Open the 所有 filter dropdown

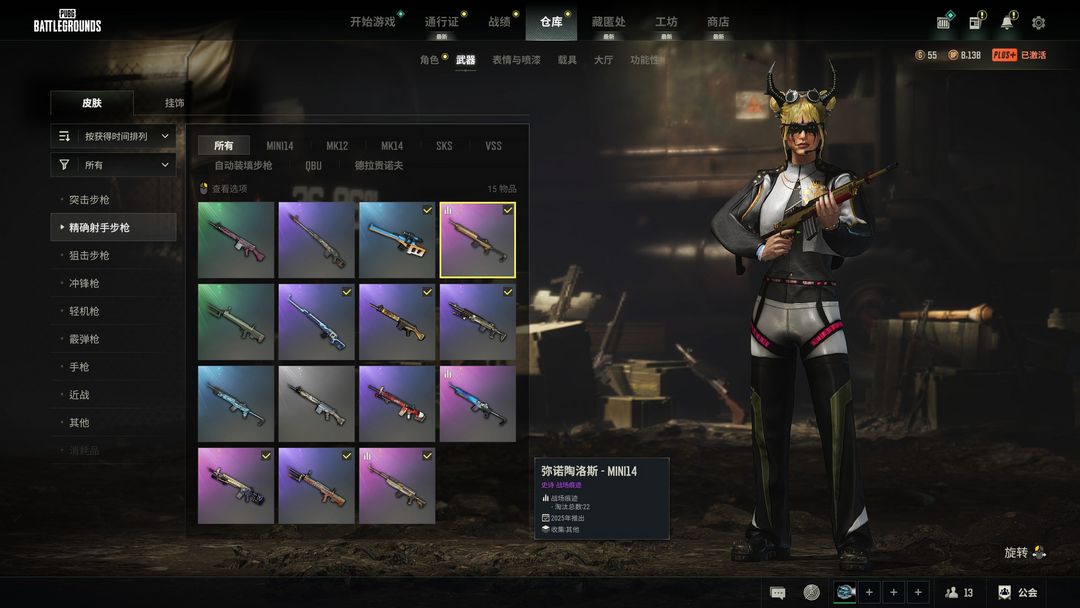point(113,165)
